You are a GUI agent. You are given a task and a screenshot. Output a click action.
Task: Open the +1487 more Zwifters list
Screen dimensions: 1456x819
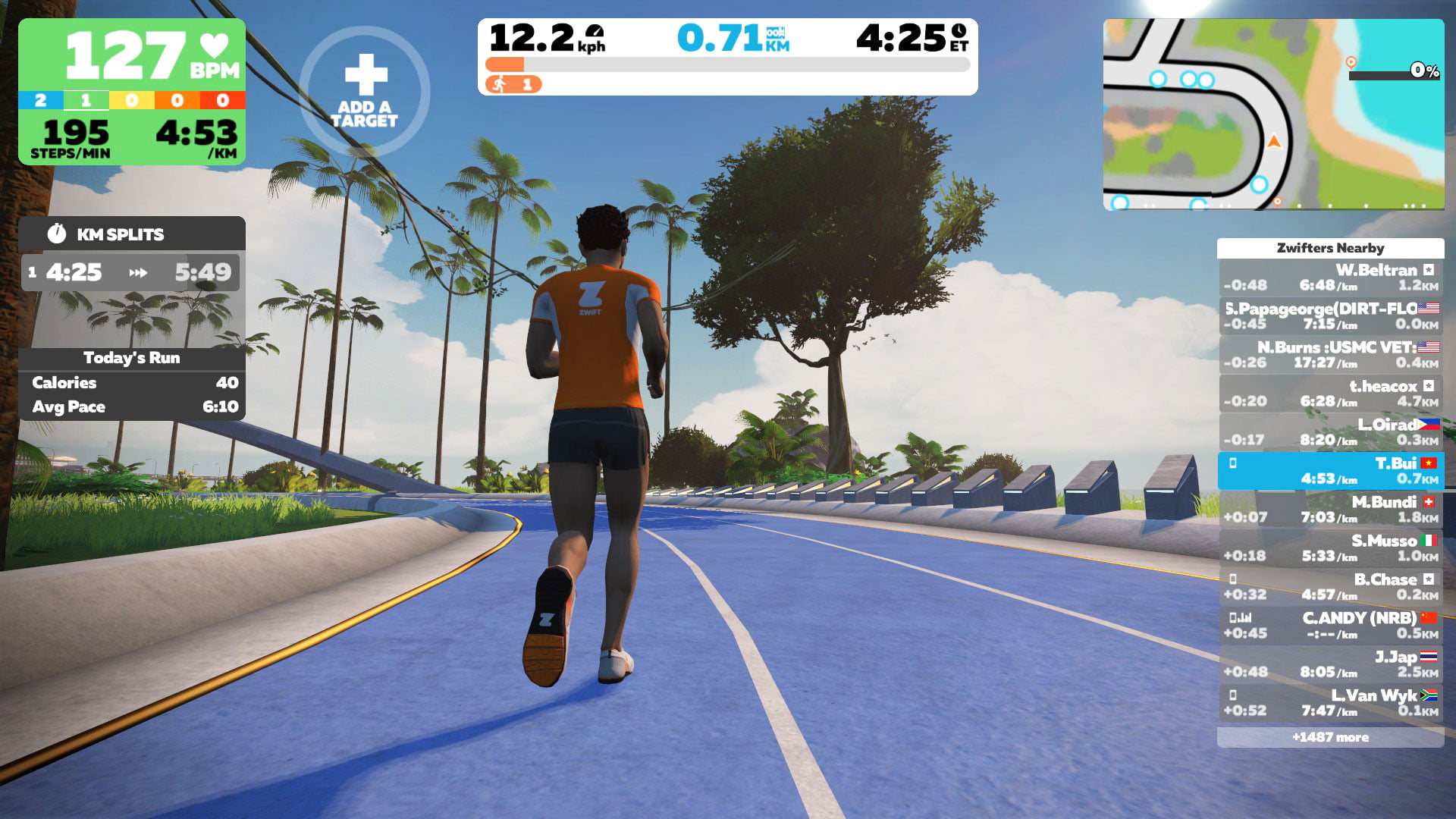tap(1331, 737)
